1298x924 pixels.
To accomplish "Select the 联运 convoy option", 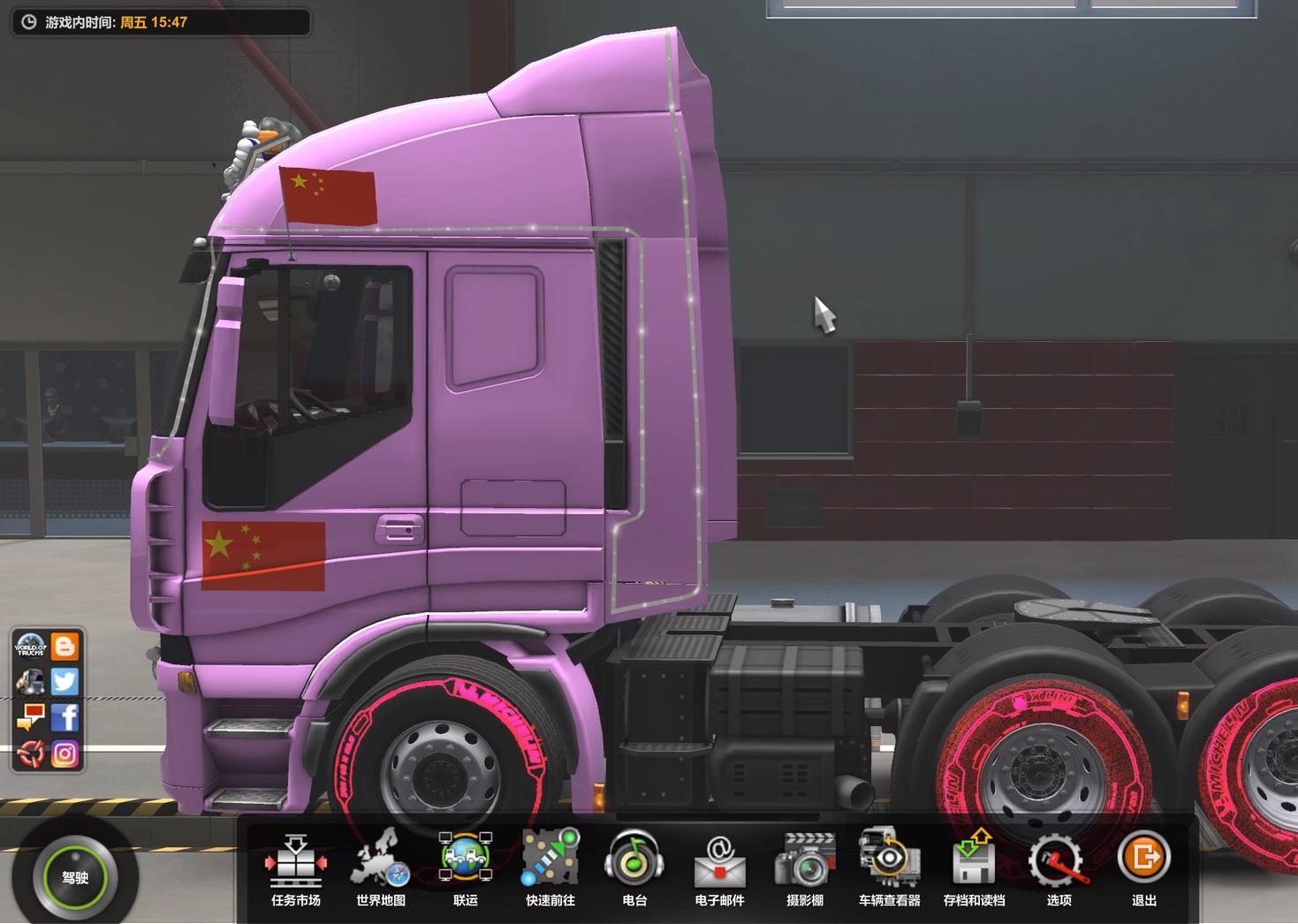I will pos(466,867).
